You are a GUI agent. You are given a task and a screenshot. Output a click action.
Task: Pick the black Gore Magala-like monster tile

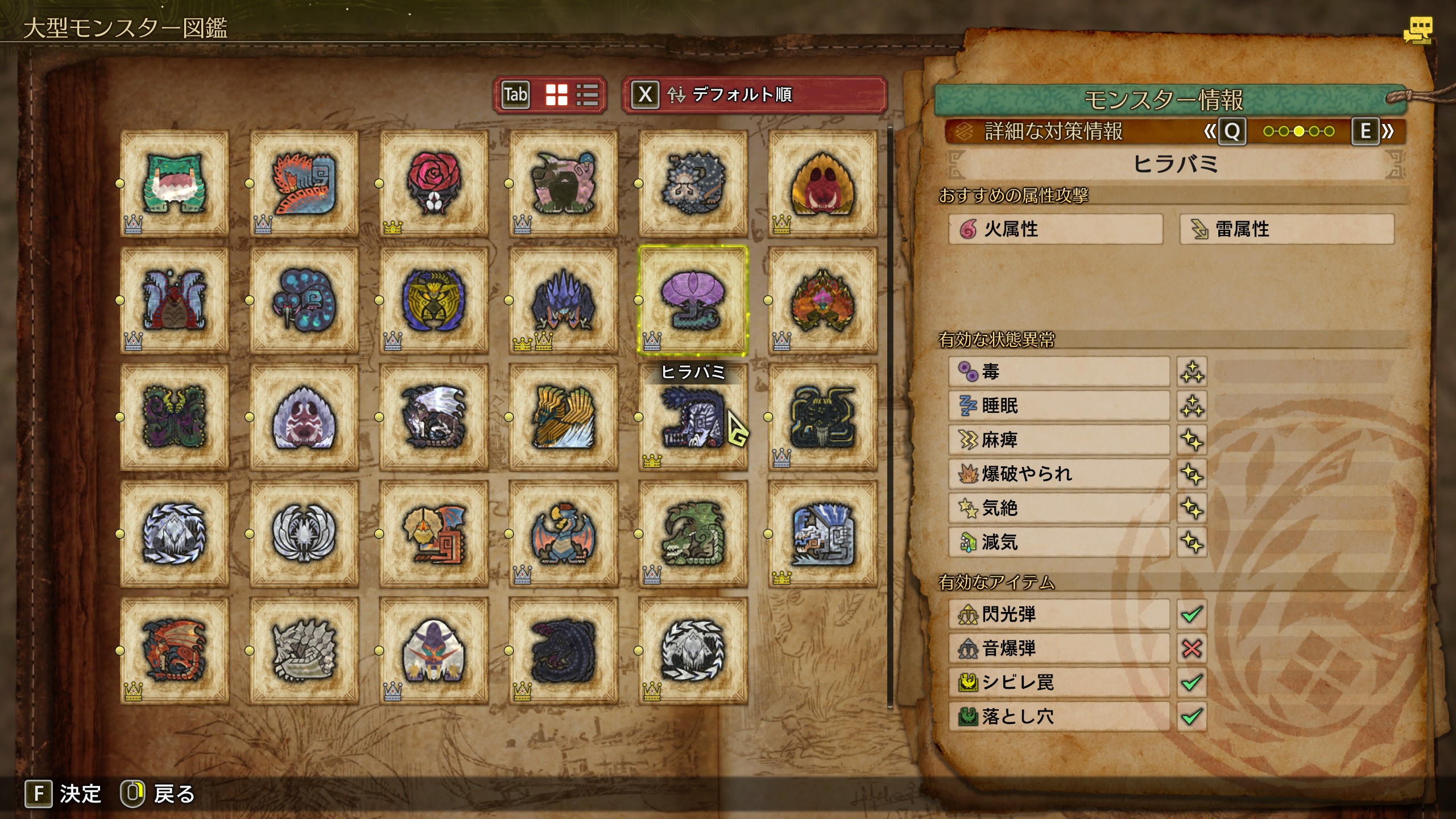[x=563, y=651]
